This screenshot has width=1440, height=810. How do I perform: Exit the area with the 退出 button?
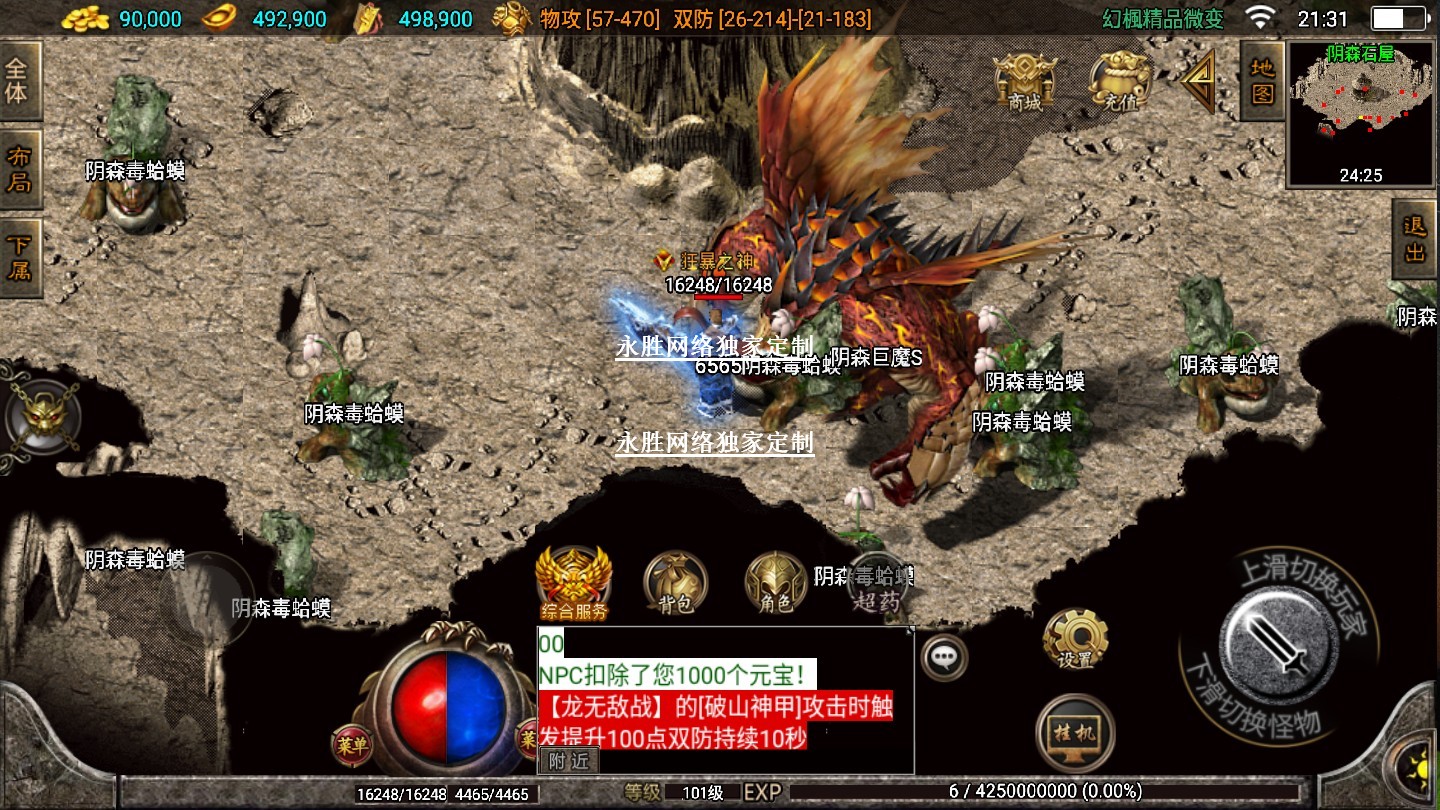tap(1415, 239)
